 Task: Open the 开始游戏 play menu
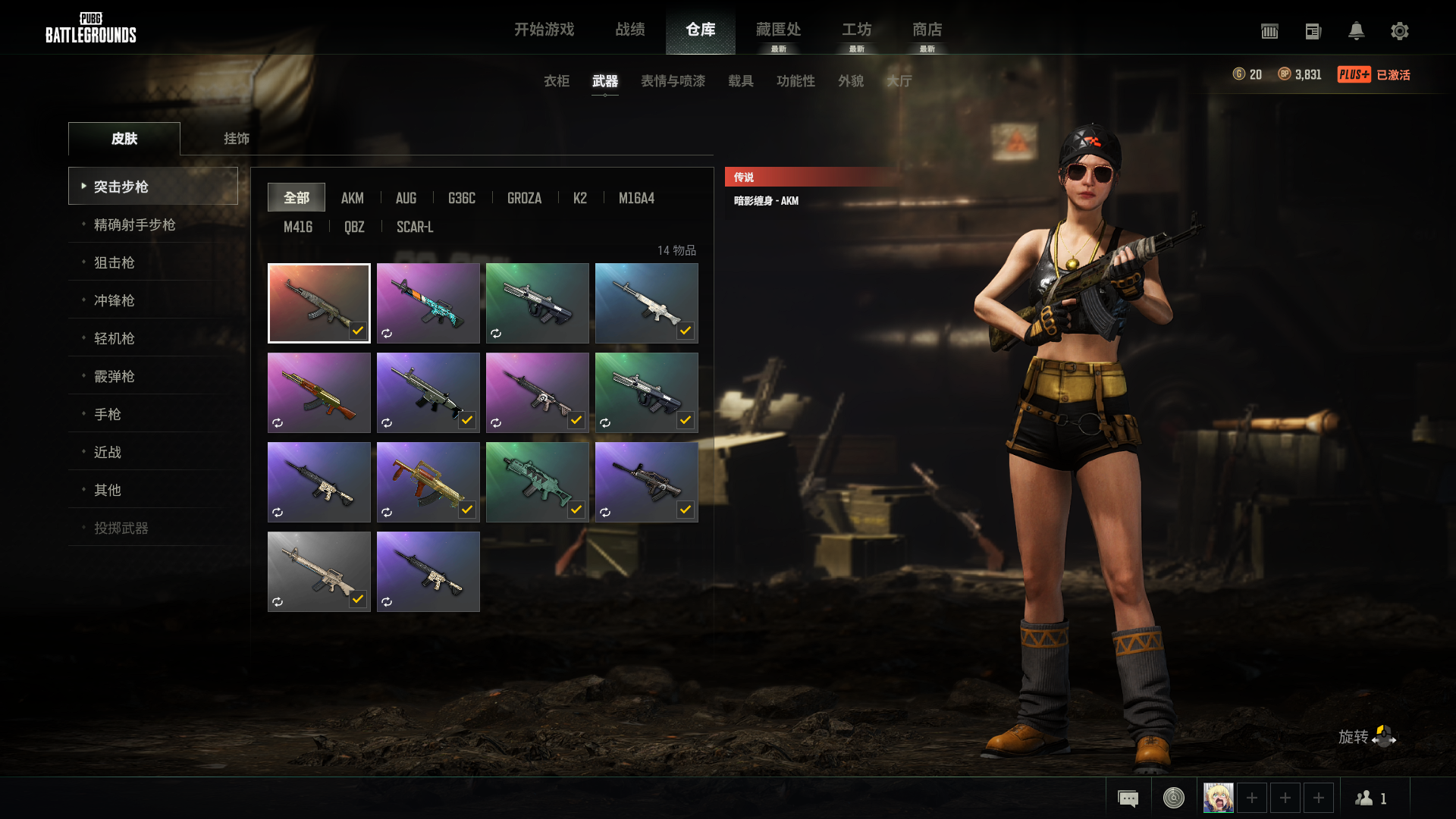(x=544, y=30)
